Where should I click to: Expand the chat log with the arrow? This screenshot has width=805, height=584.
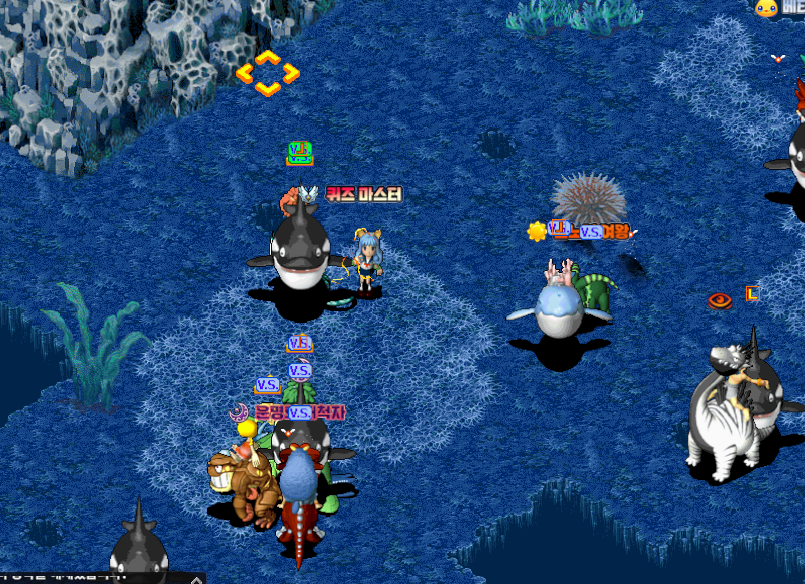pos(198,578)
